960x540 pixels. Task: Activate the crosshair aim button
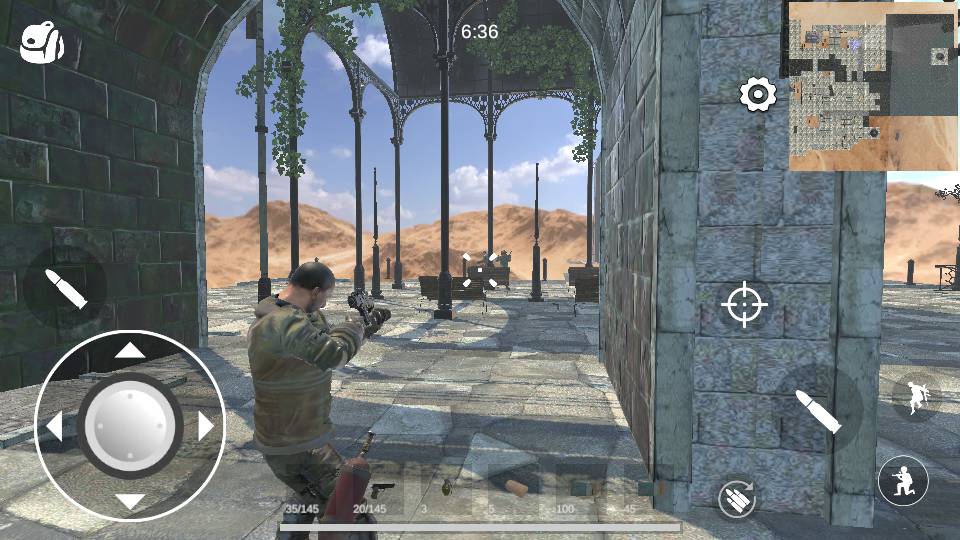click(744, 305)
